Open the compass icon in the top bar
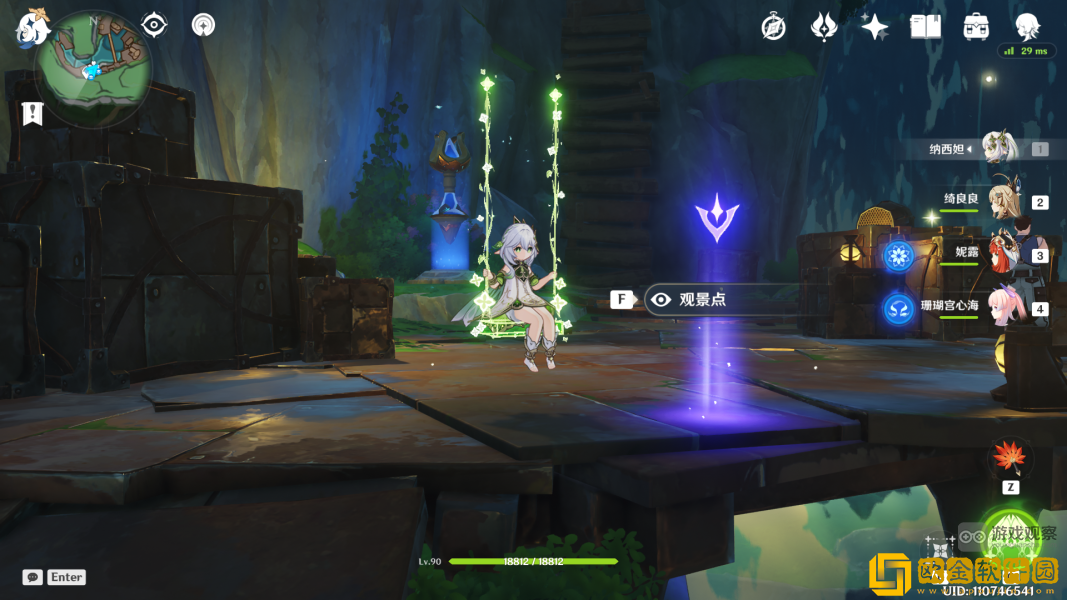Viewport: 1067px width, 600px height. pyautogui.click(x=773, y=27)
